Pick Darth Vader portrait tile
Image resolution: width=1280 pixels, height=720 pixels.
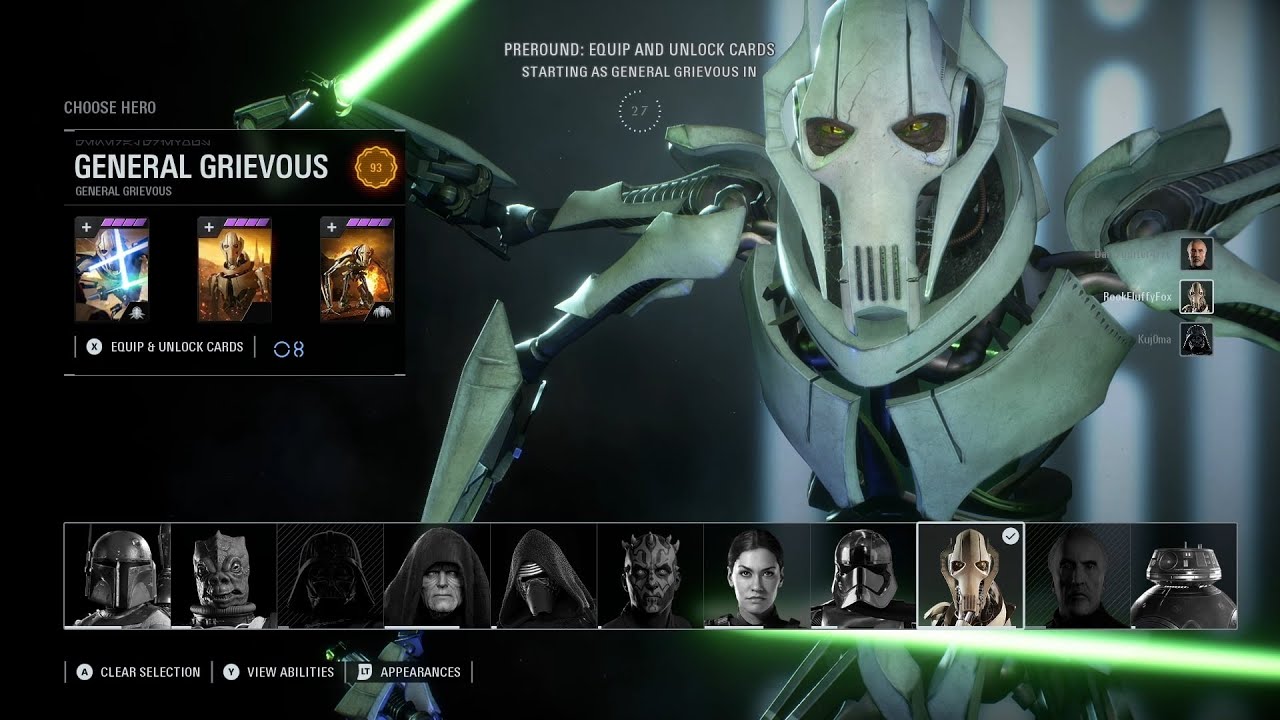[330, 576]
